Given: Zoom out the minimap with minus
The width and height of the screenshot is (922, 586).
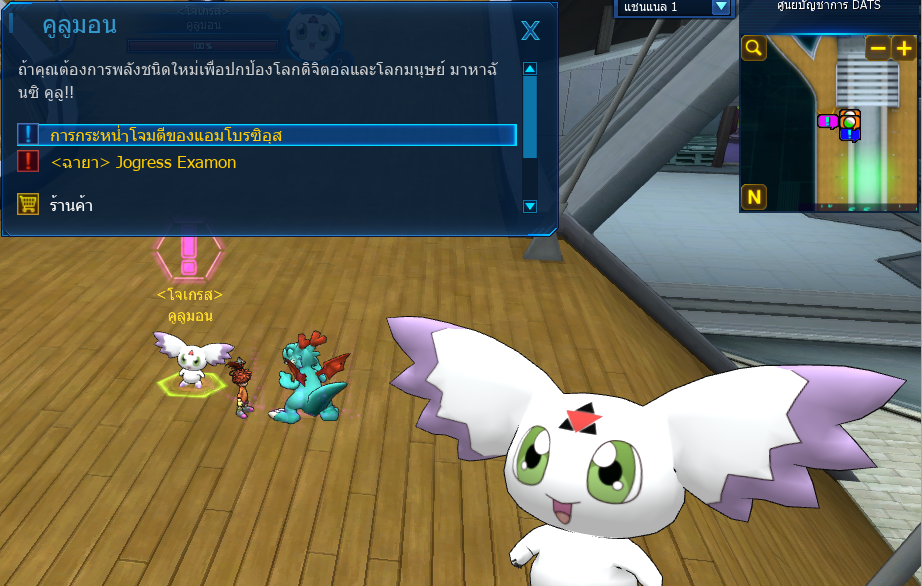Looking at the screenshot, I should (x=877, y=47).
